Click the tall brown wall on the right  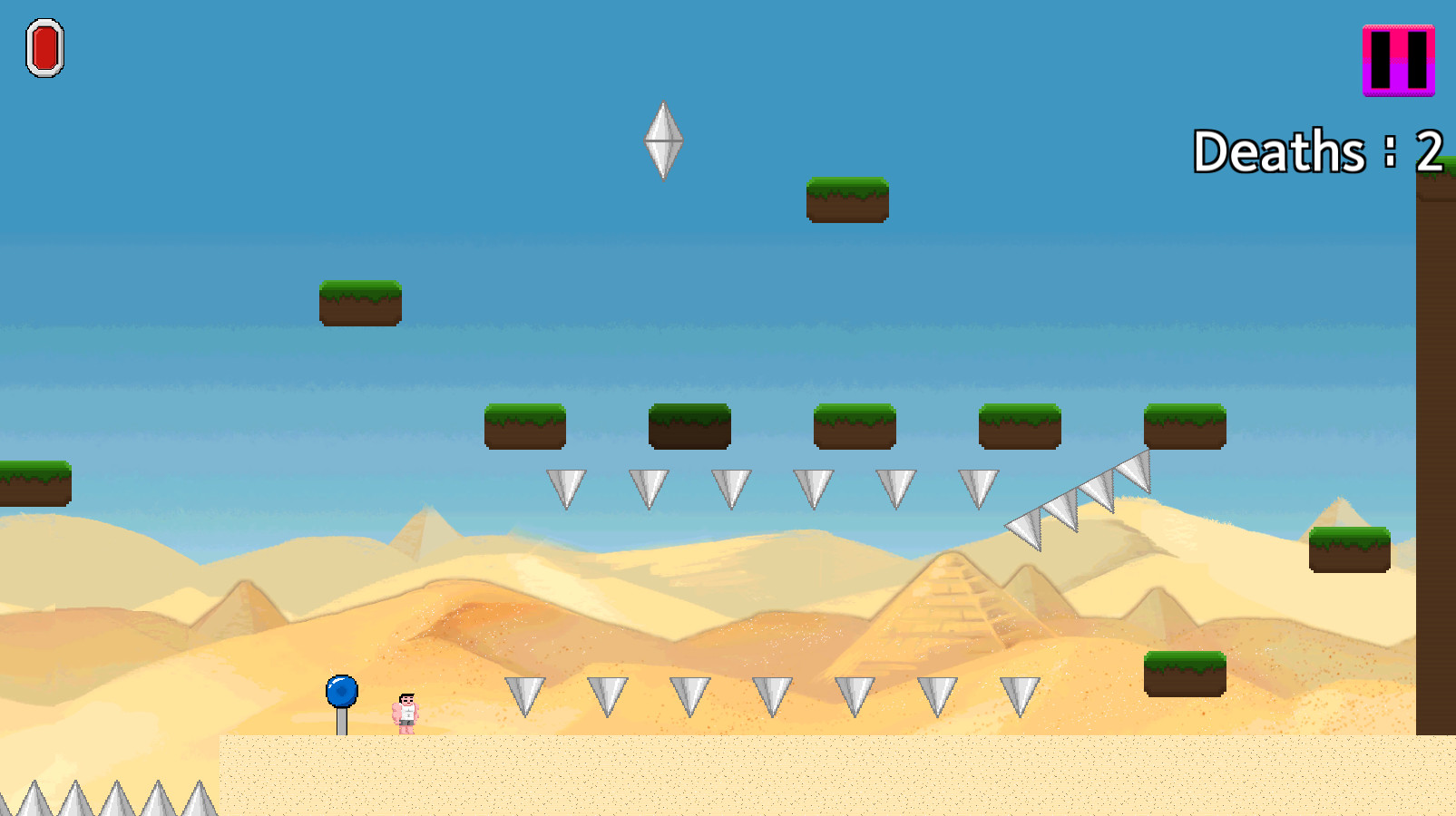click(x=1437, y=453)
